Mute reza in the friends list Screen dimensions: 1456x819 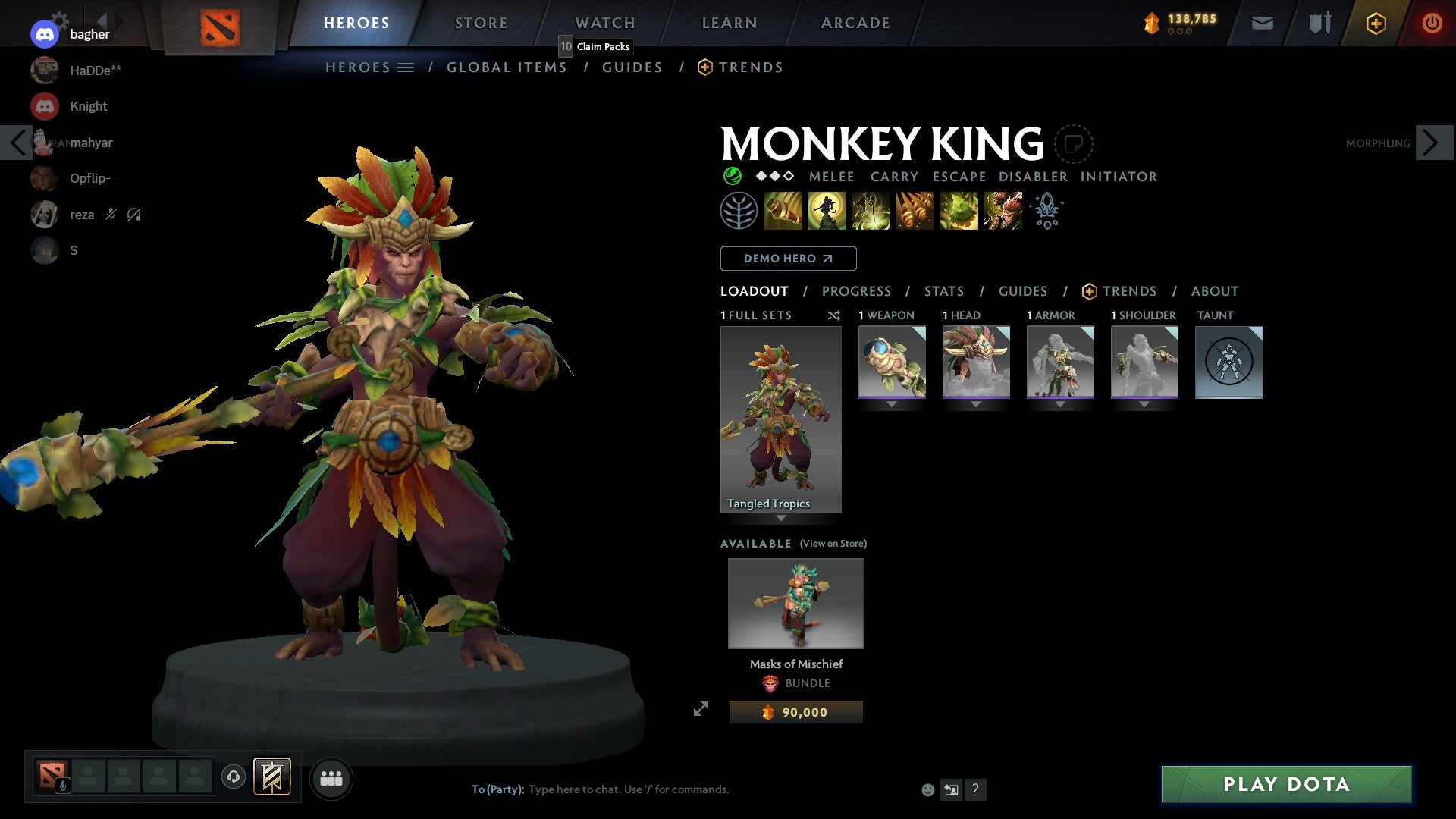pyautogui.click(x=111, y=215)
